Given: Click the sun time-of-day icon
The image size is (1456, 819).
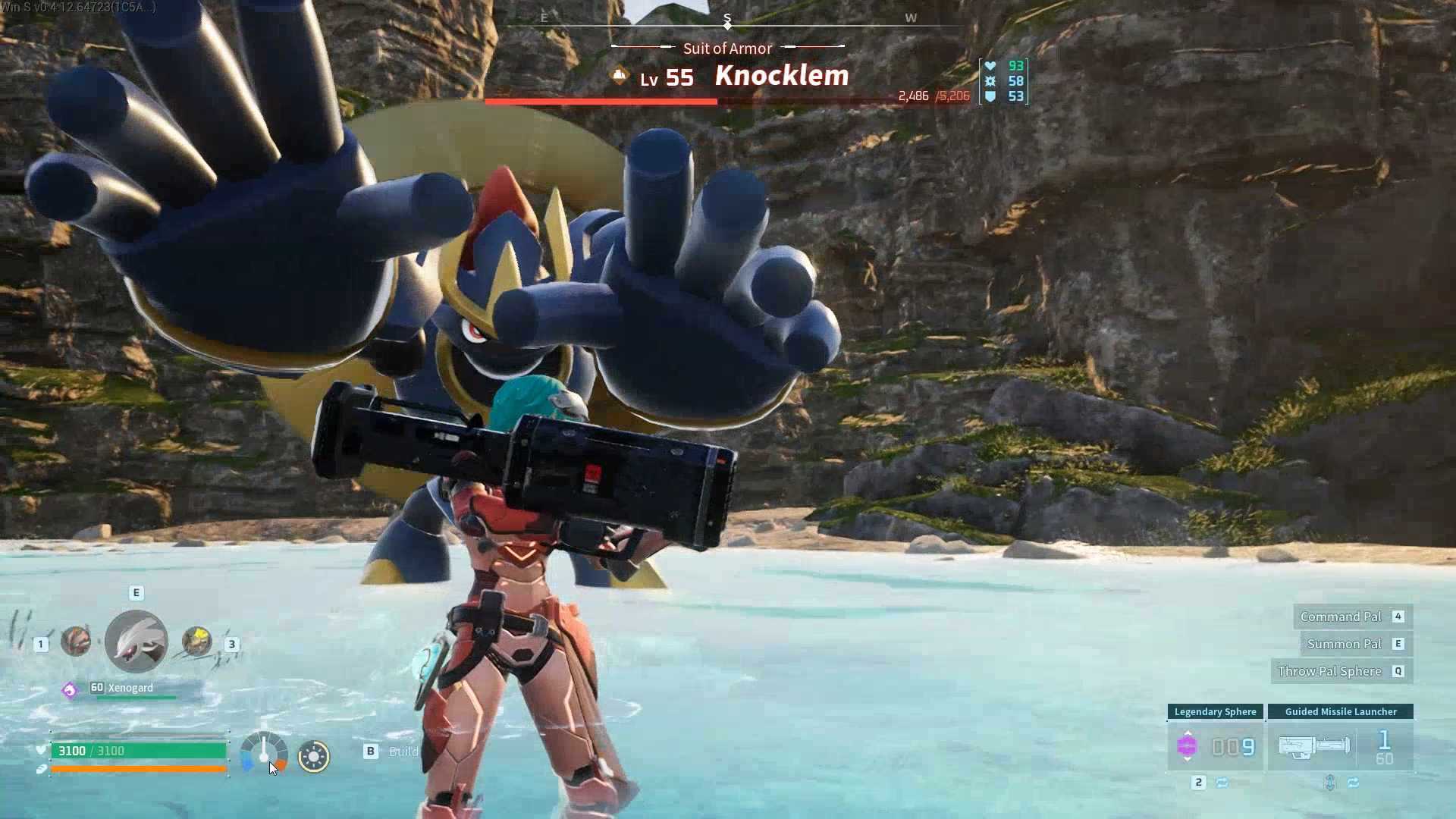Looking at the screenshot, I should tap(314, 756).
